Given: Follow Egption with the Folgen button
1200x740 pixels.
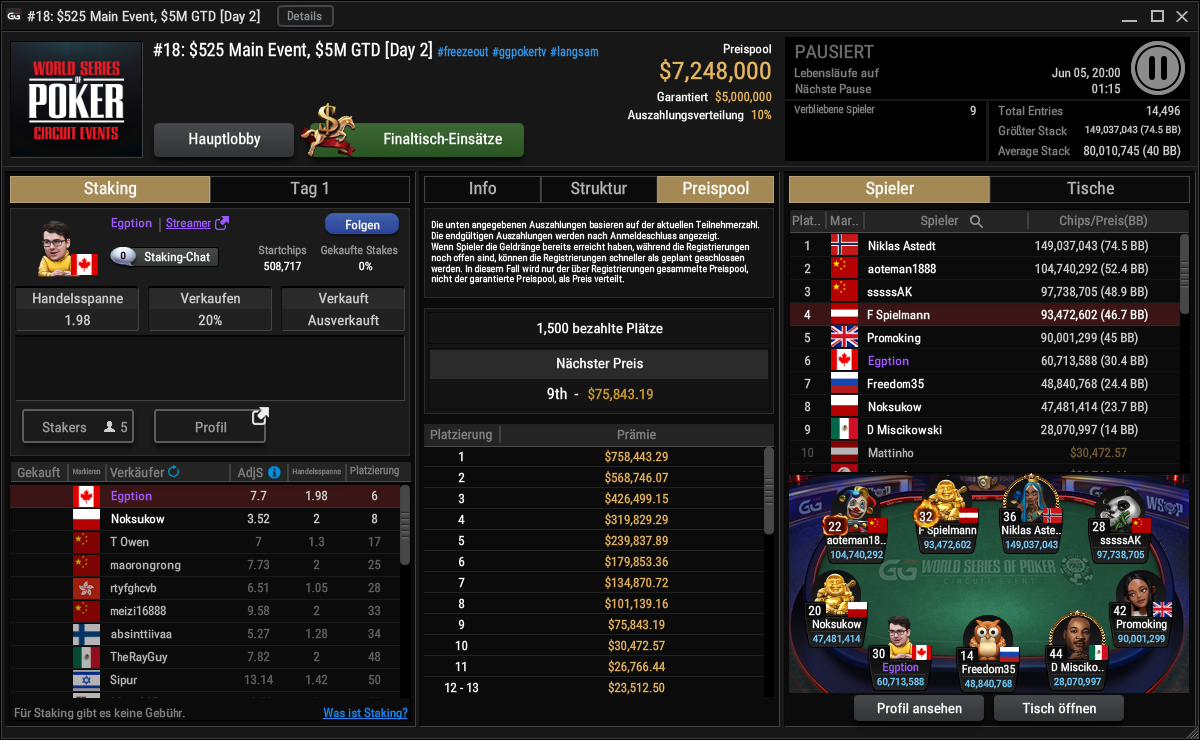Looking at the screenshot, I should coord(361,224).
